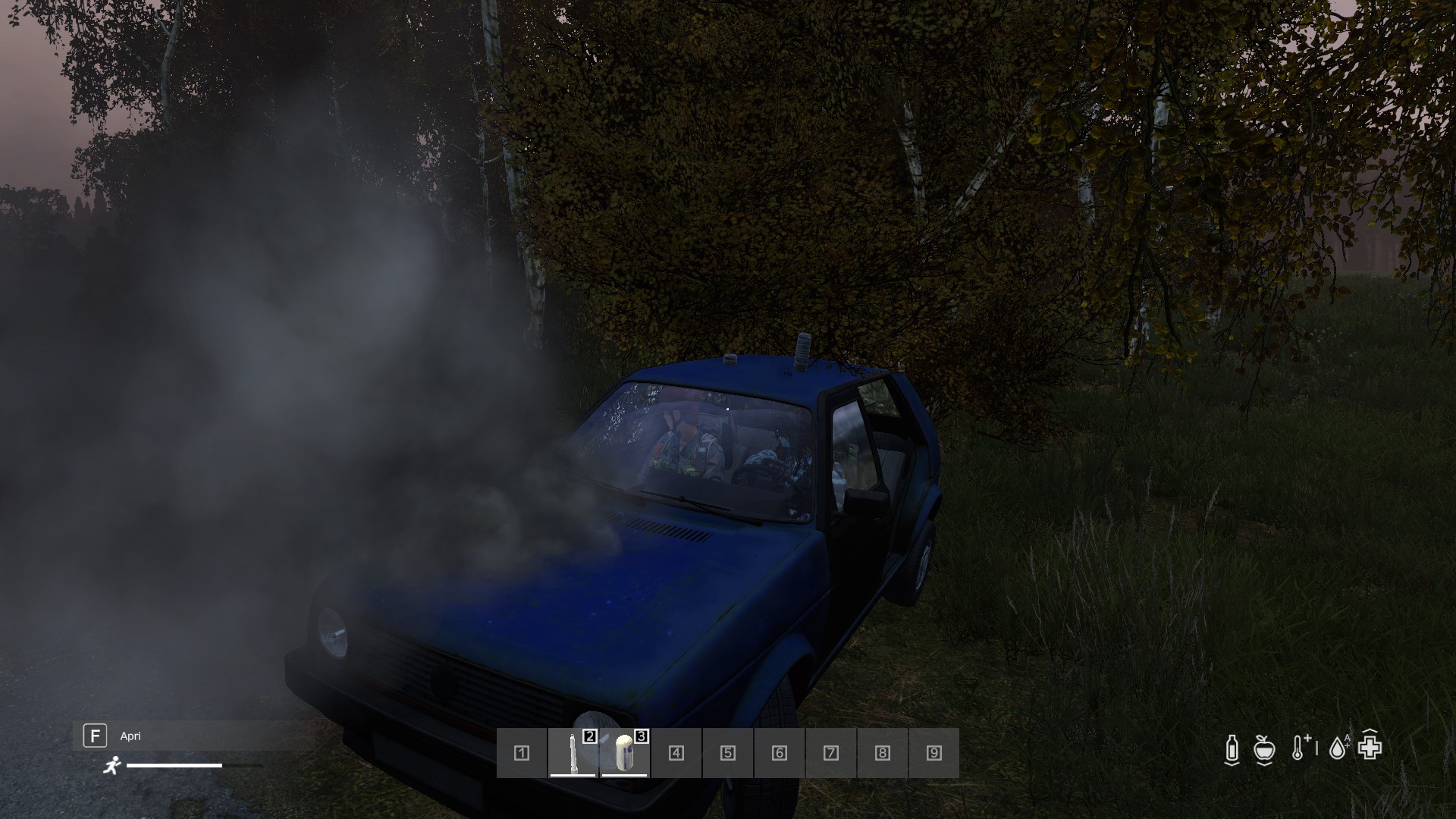The width and height of the screenshot is (1456, 819).
Task: Click empty hotbar slot 4
Action: point(676,753)
